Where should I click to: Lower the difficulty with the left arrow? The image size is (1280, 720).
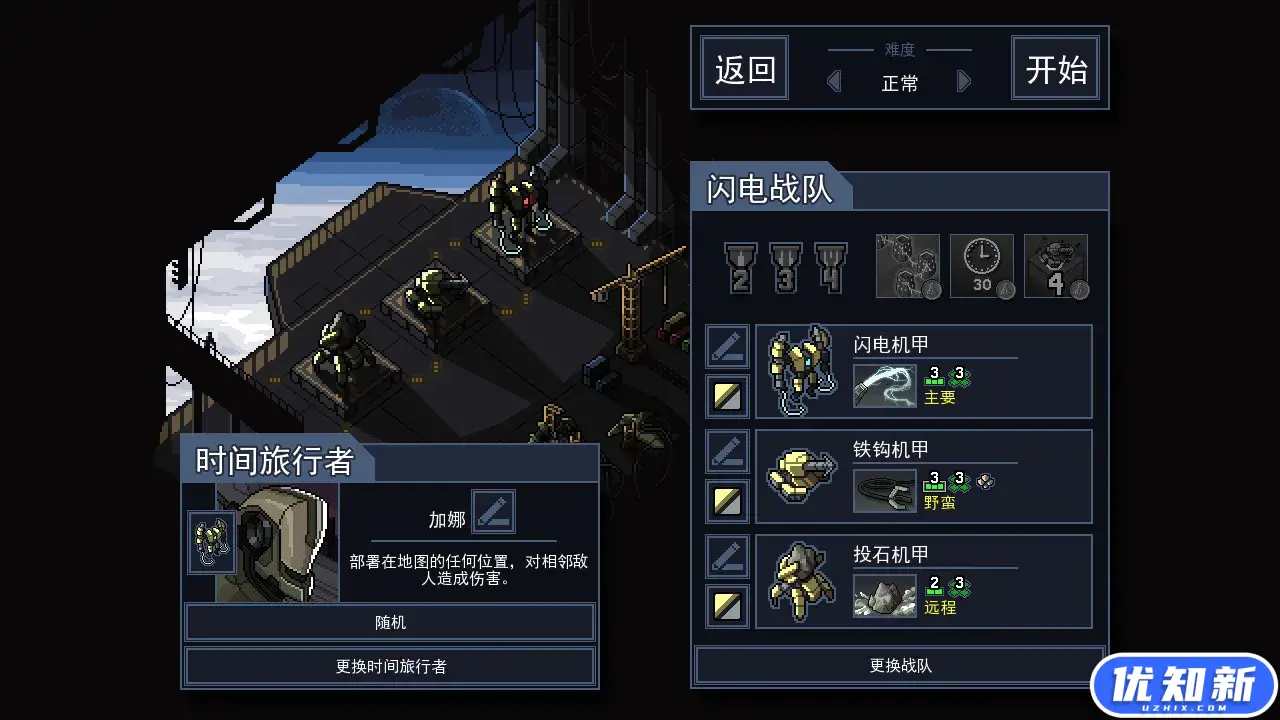(834, 81)
